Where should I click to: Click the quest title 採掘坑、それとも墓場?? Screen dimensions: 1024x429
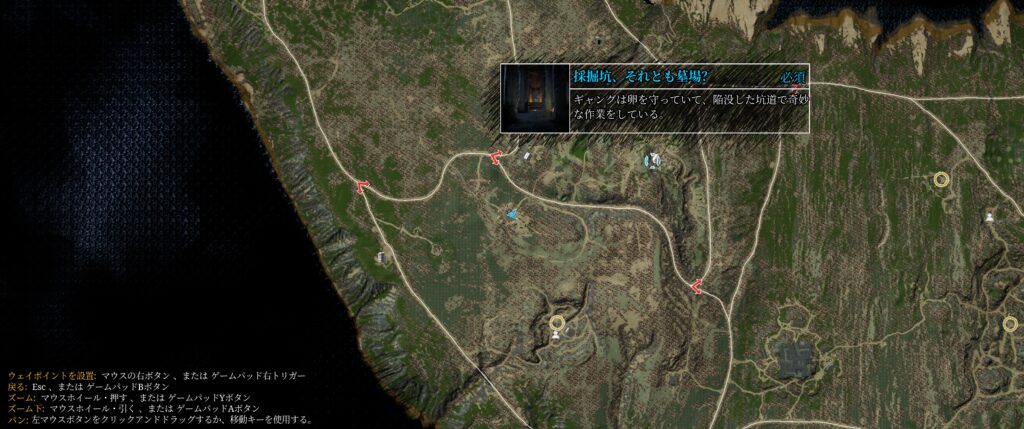coord(641,76)
